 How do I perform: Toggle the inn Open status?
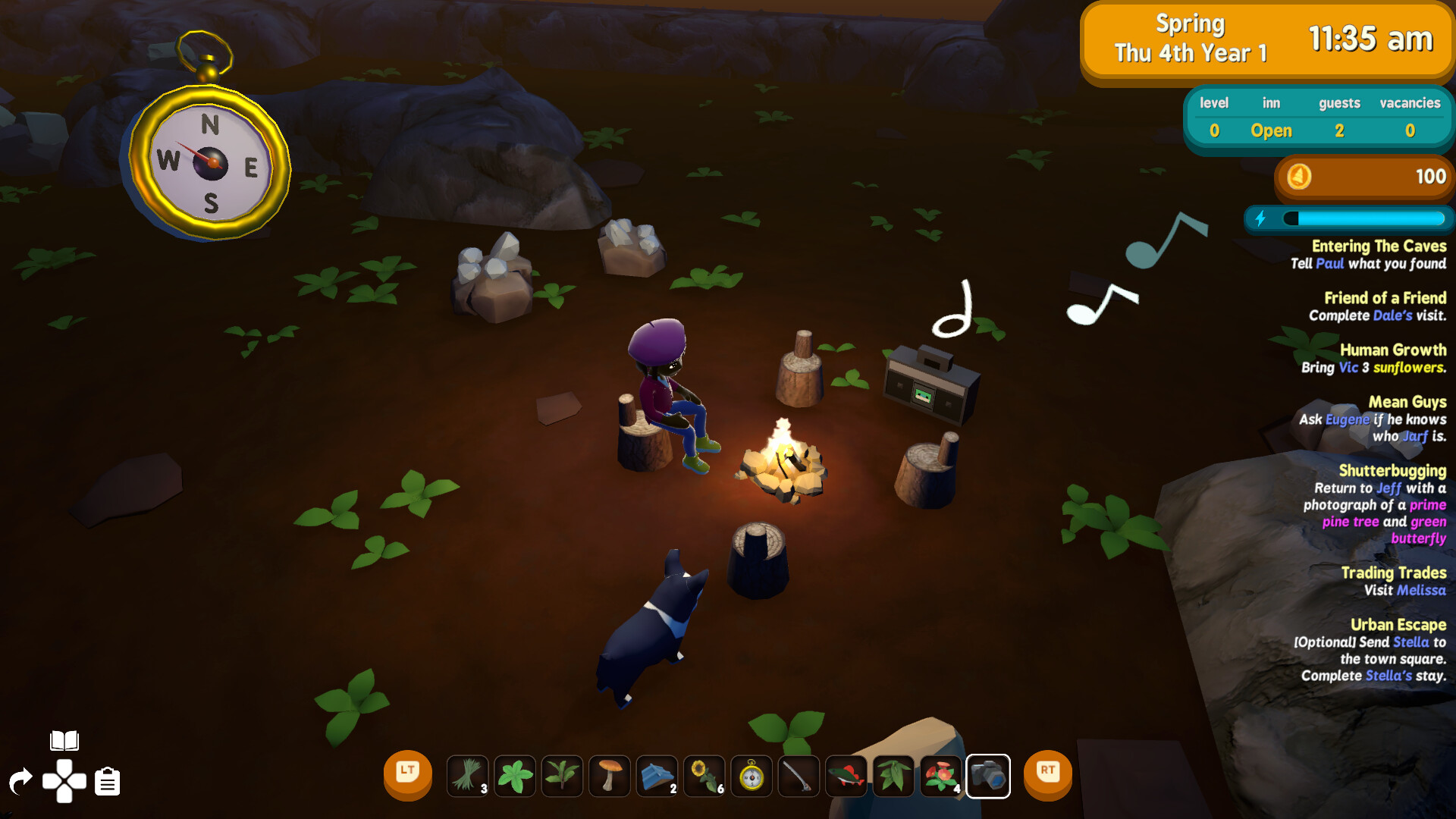click(1271, 130)
